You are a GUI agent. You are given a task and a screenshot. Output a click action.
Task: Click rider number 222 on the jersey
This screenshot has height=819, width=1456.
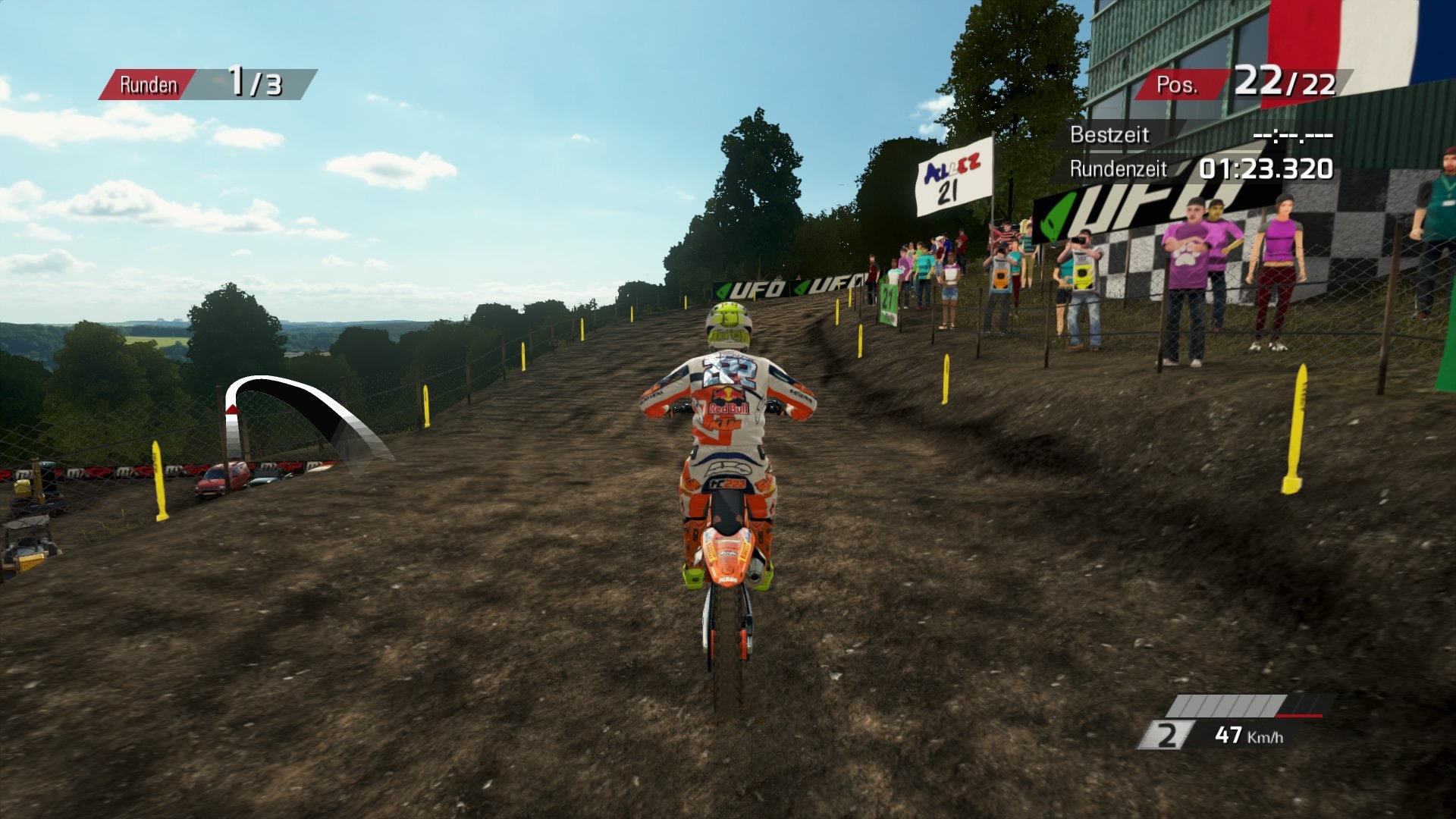pyautogui.click(x=730, y=372)
